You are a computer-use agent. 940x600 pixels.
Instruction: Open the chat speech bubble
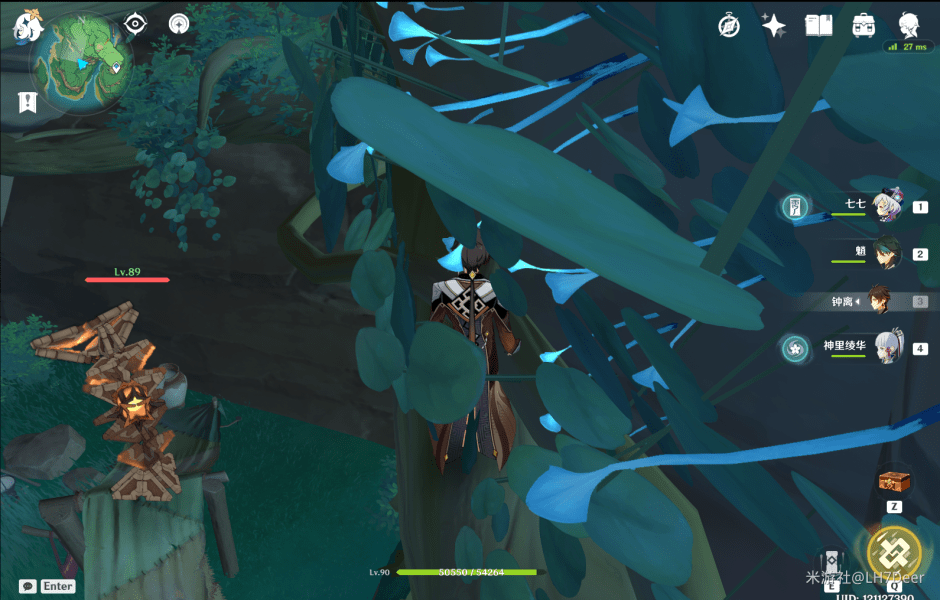click(x=27, y=586)
